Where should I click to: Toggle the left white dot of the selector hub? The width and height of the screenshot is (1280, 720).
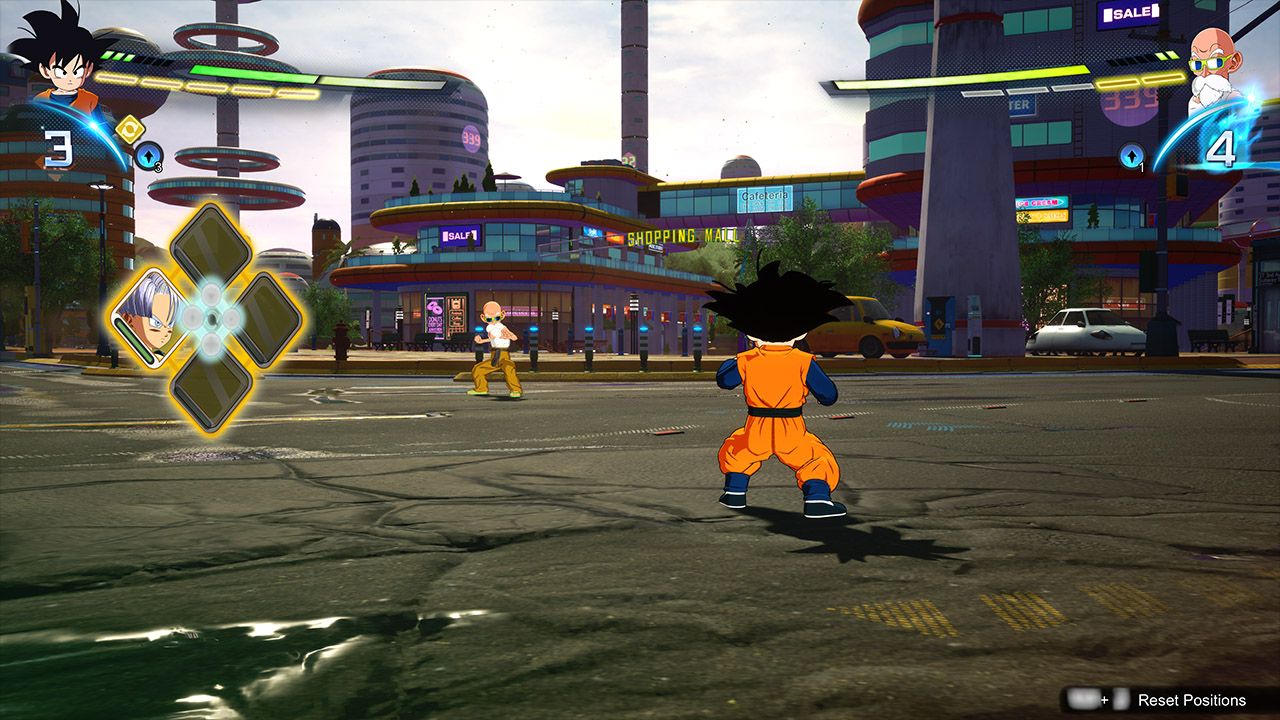click(191, 316)
